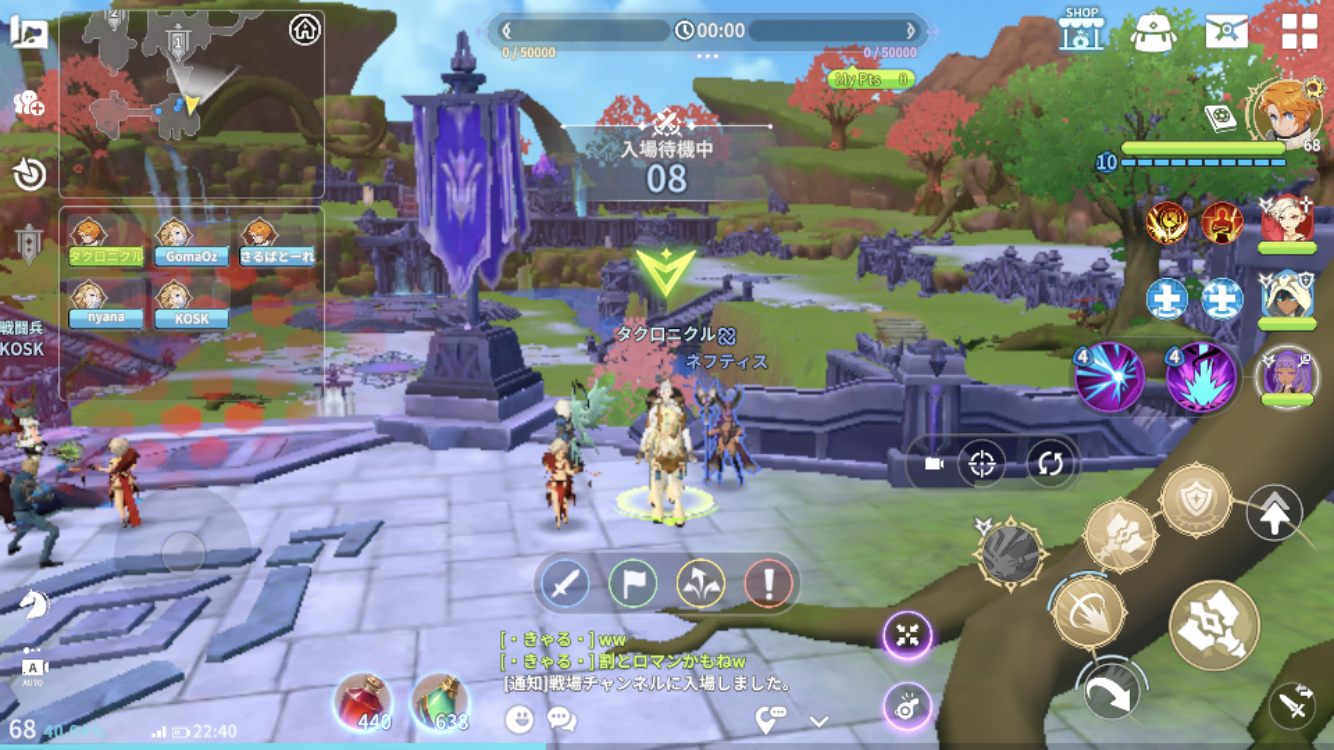Use the green potion
The height and width of the screenshot is (750, 1334).
440,701
